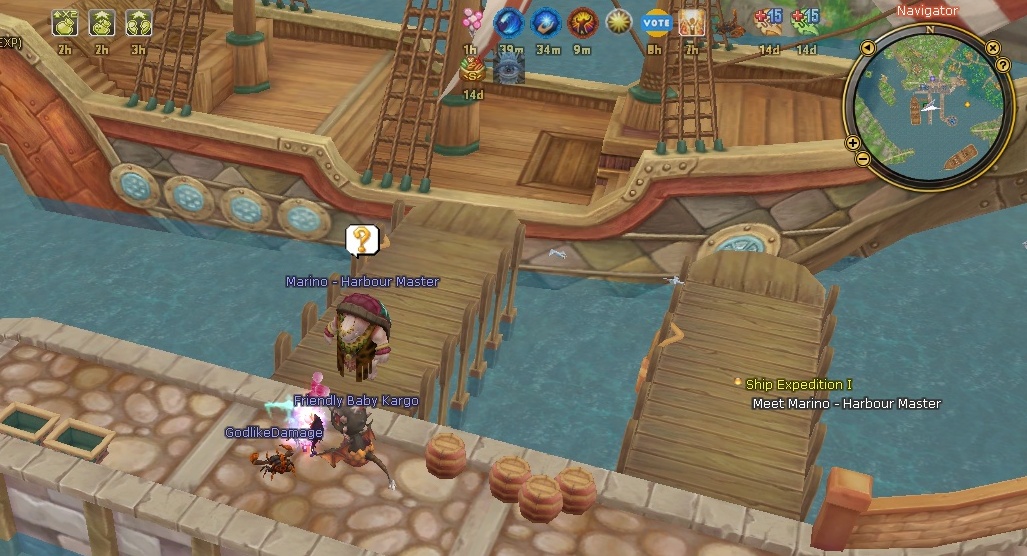This screenshot has height=556, width=1027.
Task: Select the red flame figure buff icon
Action: 582,21
